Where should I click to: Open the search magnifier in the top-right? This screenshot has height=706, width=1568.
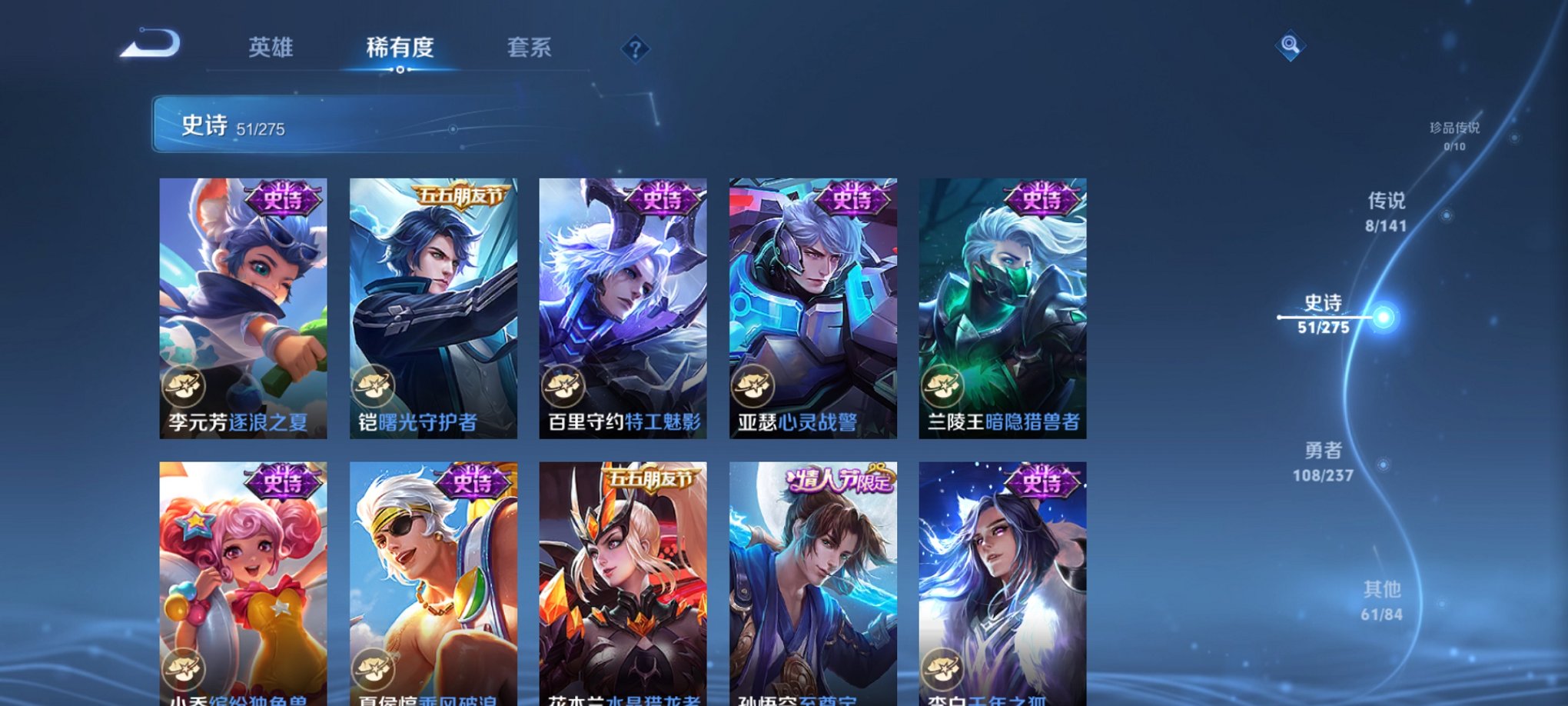point(1291,46)
